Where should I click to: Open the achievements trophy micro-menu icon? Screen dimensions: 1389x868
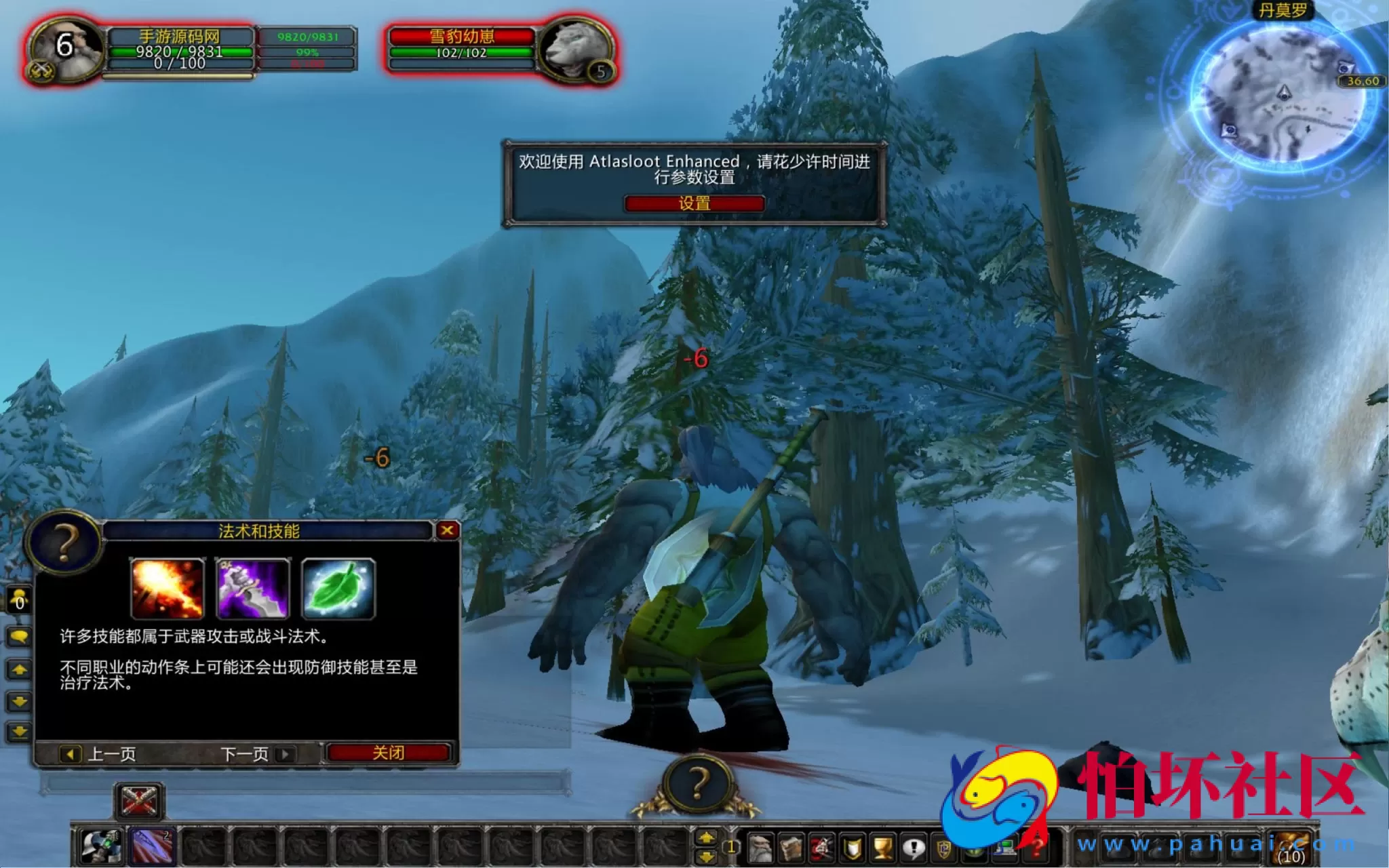(881, 846)
